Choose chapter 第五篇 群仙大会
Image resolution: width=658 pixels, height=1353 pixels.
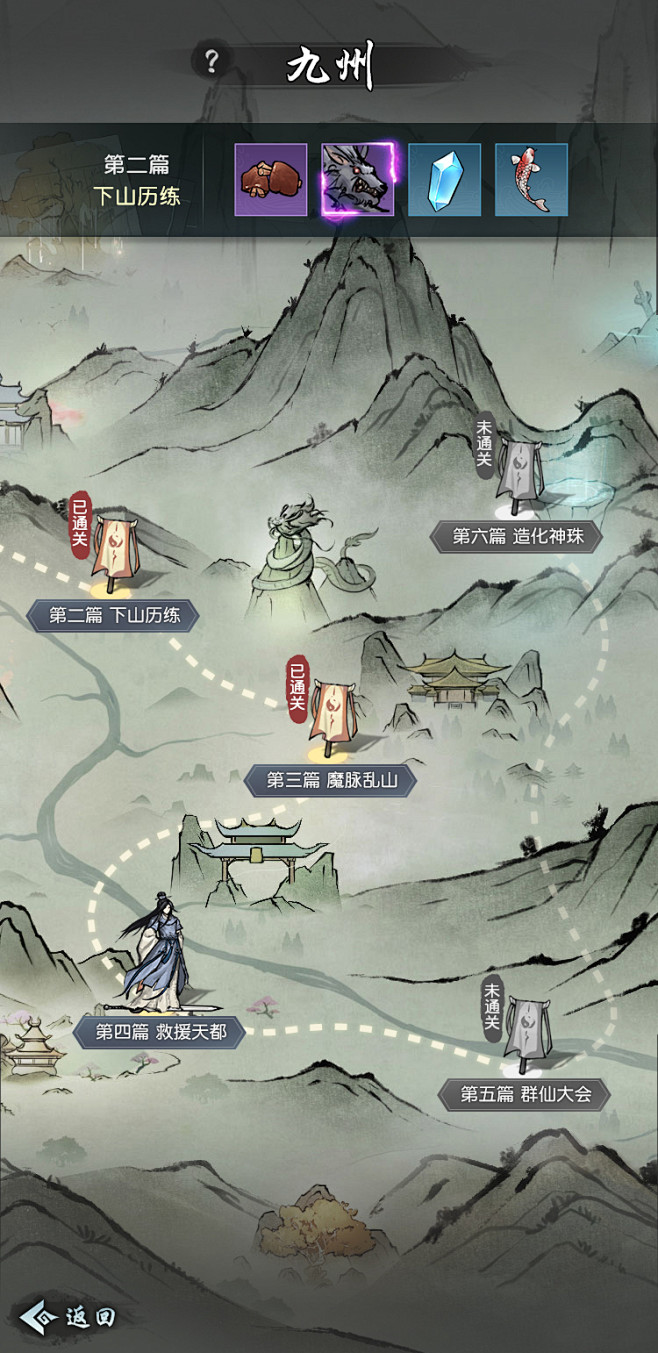pos(525,1093)
